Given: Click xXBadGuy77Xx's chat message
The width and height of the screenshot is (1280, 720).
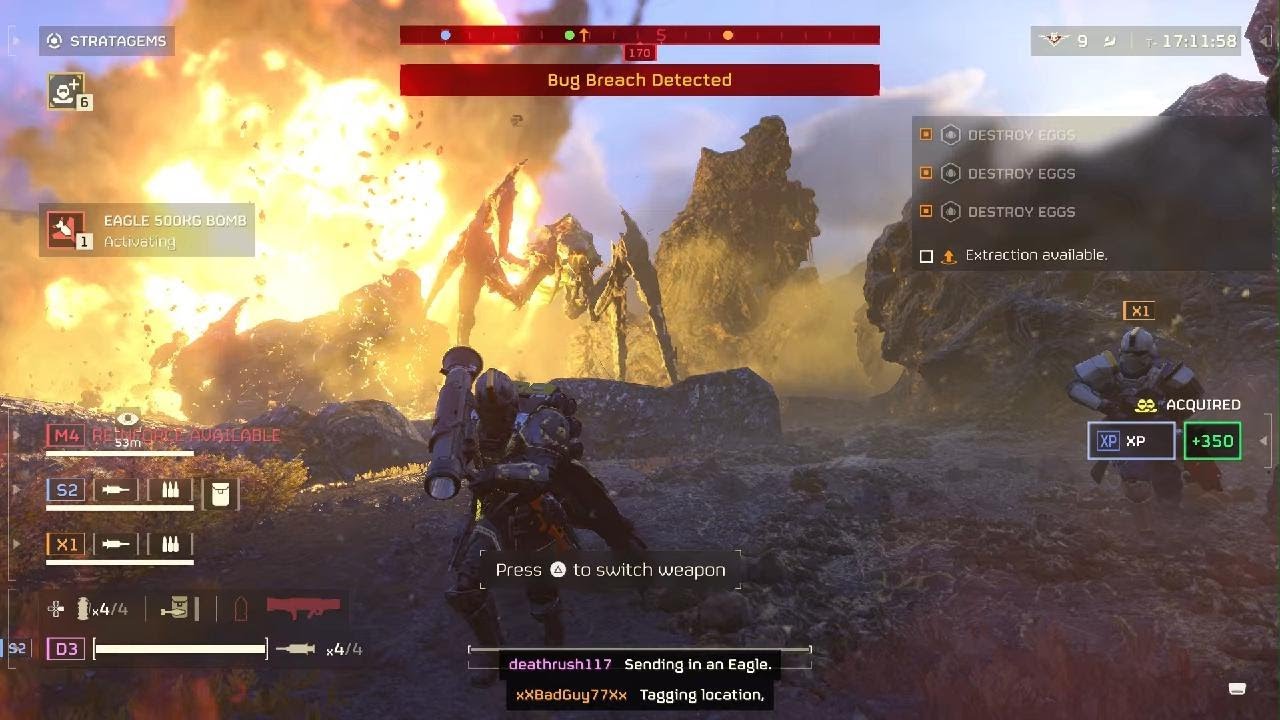Looking at the screenshot, I should pos(639,695).
